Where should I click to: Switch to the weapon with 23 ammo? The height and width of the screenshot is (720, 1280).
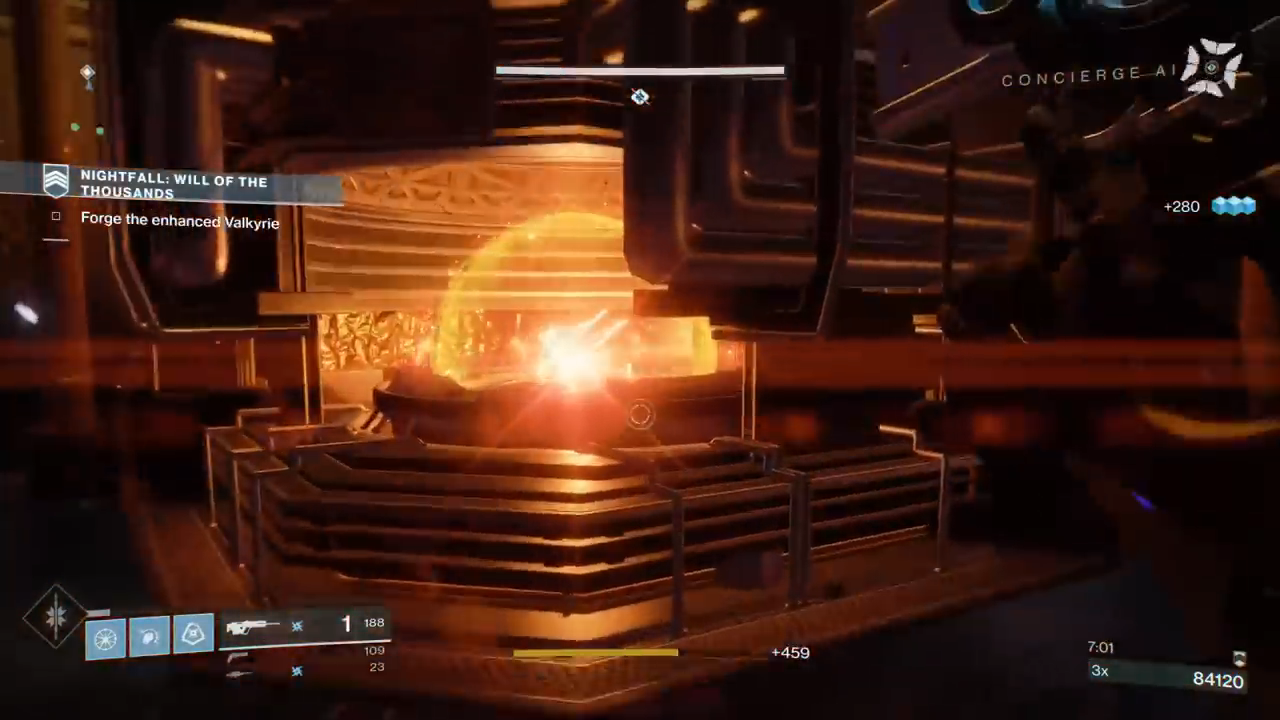tap(238, 673)
